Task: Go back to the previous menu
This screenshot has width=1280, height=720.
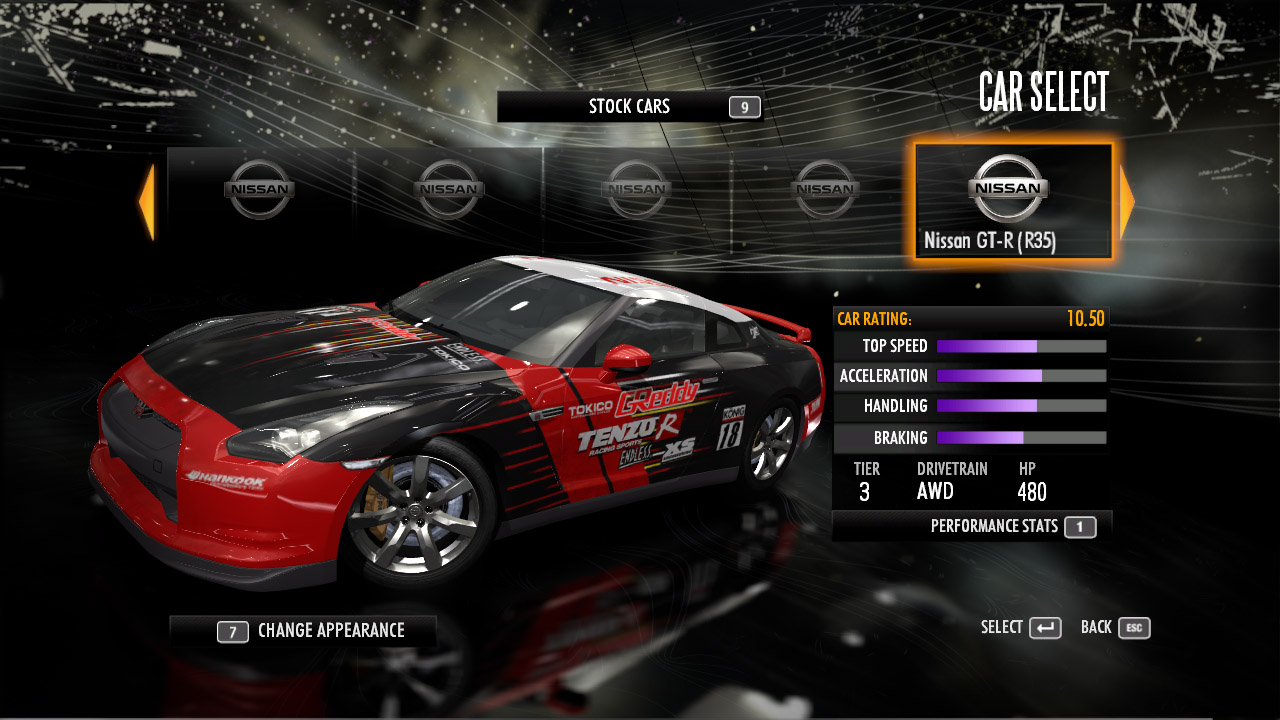Action: [x=1115, y=628]
